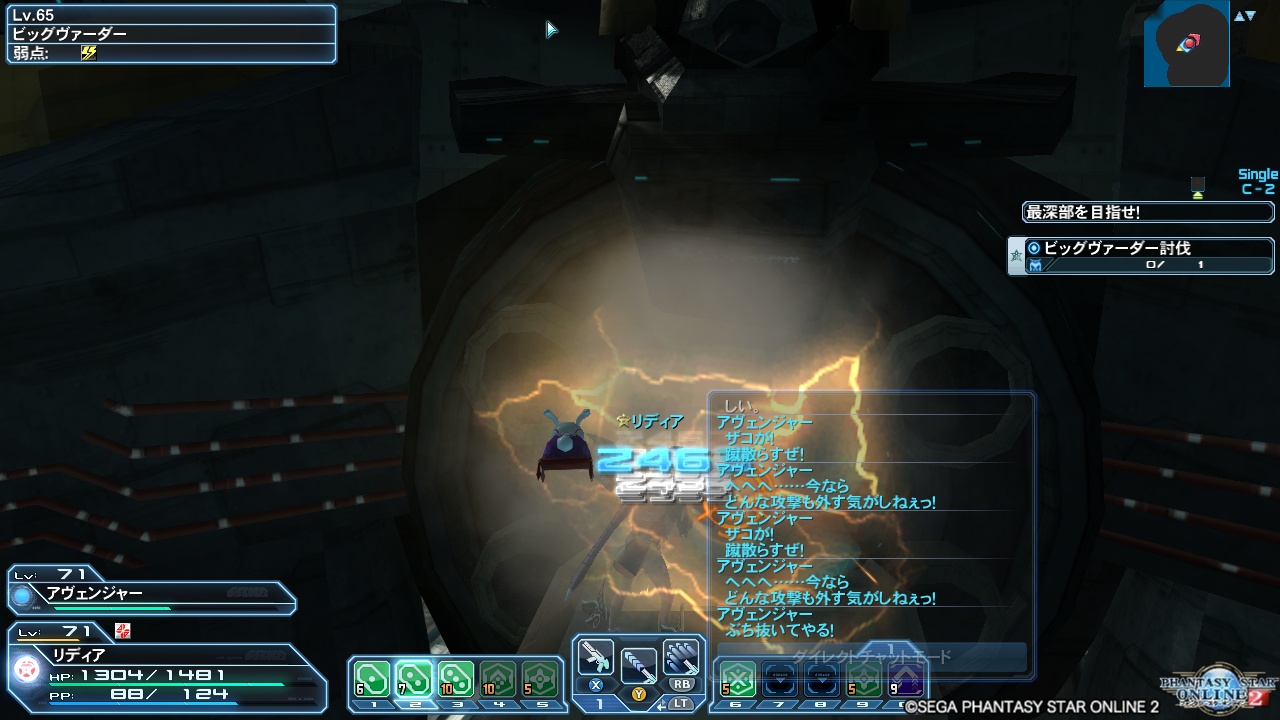The height and width of the screenshot is (720, 1280).
Task: Toggle minimap zoom with the up arrow
Action: click(1239, 14)
